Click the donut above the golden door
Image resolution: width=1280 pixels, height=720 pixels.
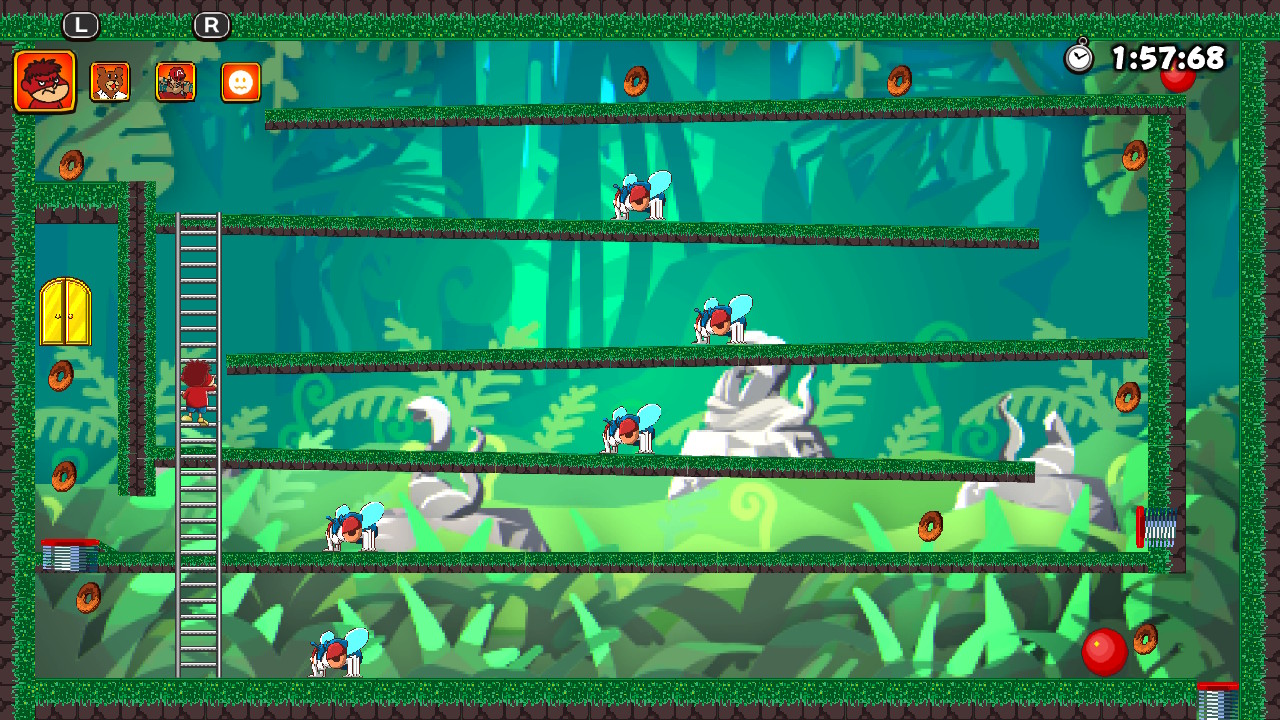pyautogui.click(x=70, y=164)
